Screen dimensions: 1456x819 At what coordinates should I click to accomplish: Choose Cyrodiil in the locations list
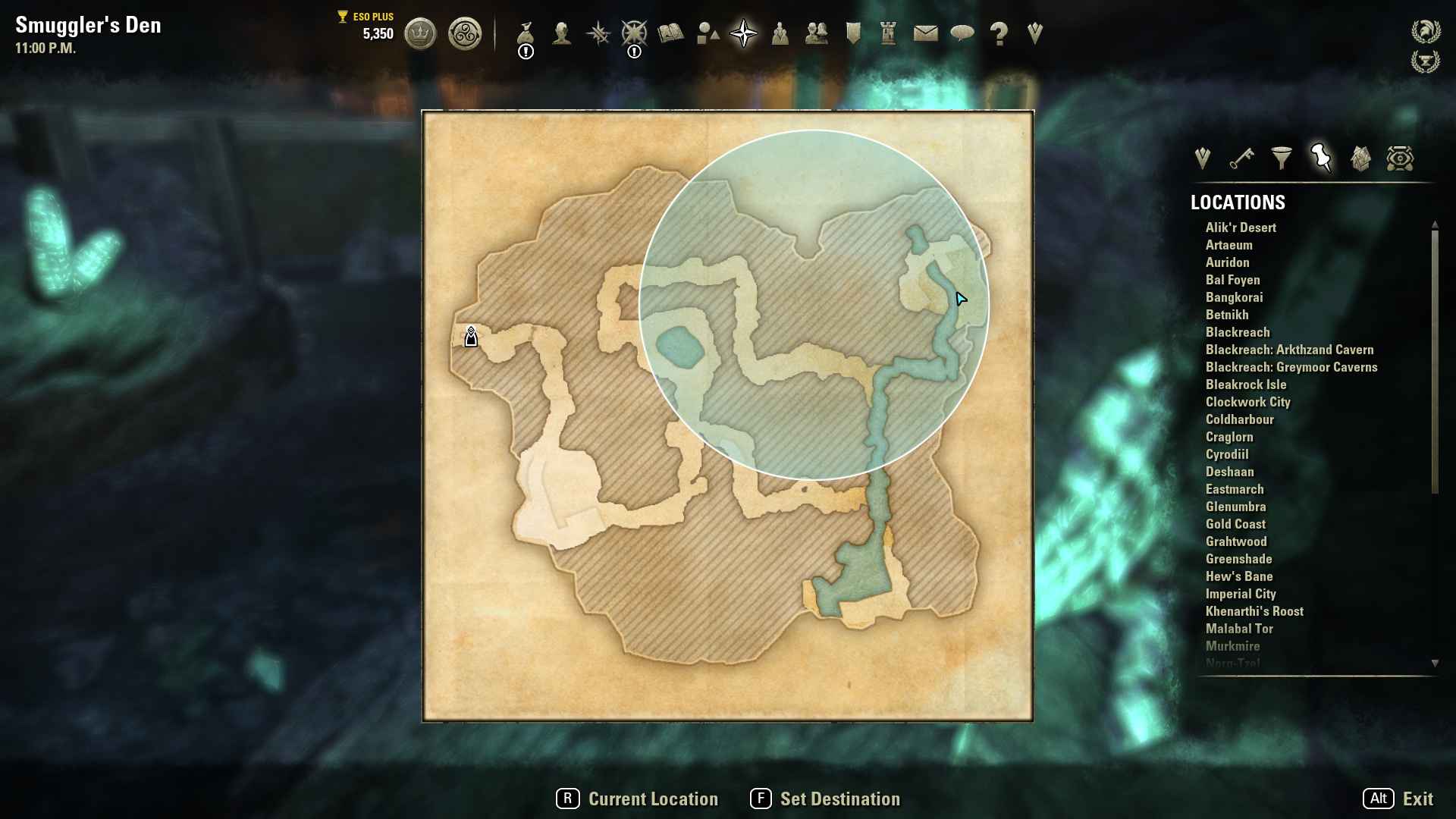1226,454
